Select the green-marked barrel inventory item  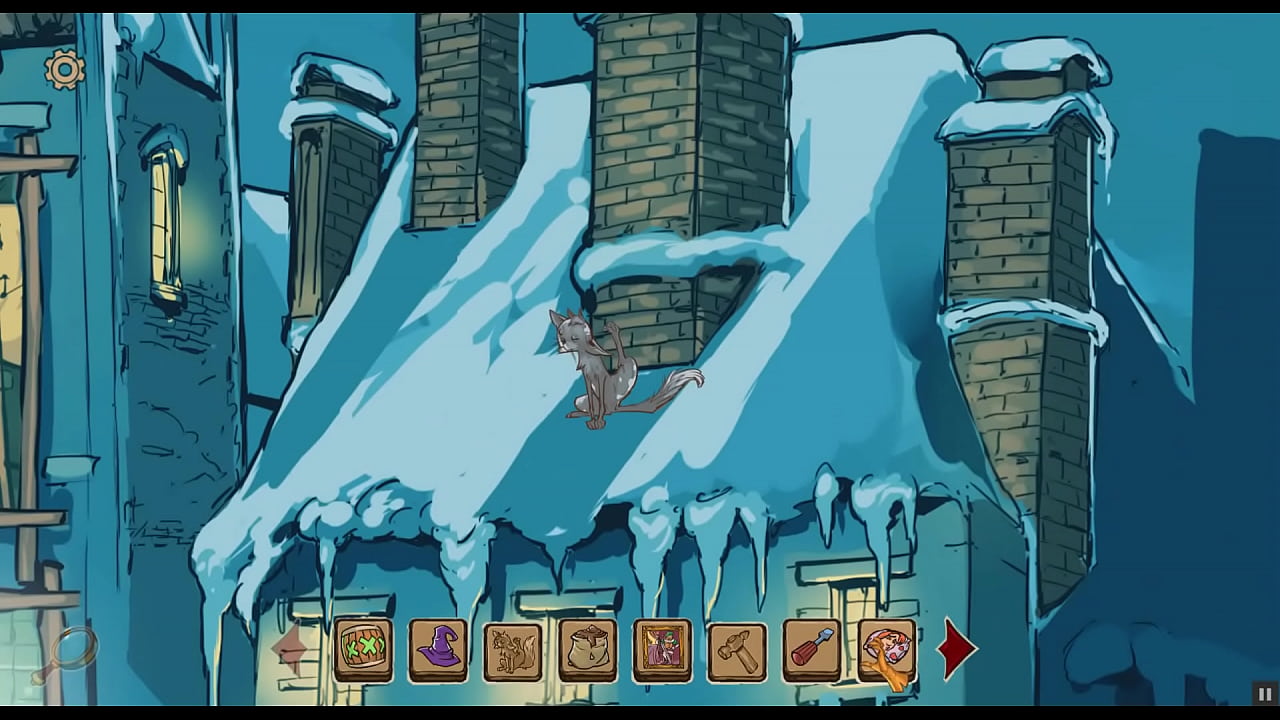tap(363, 650)
